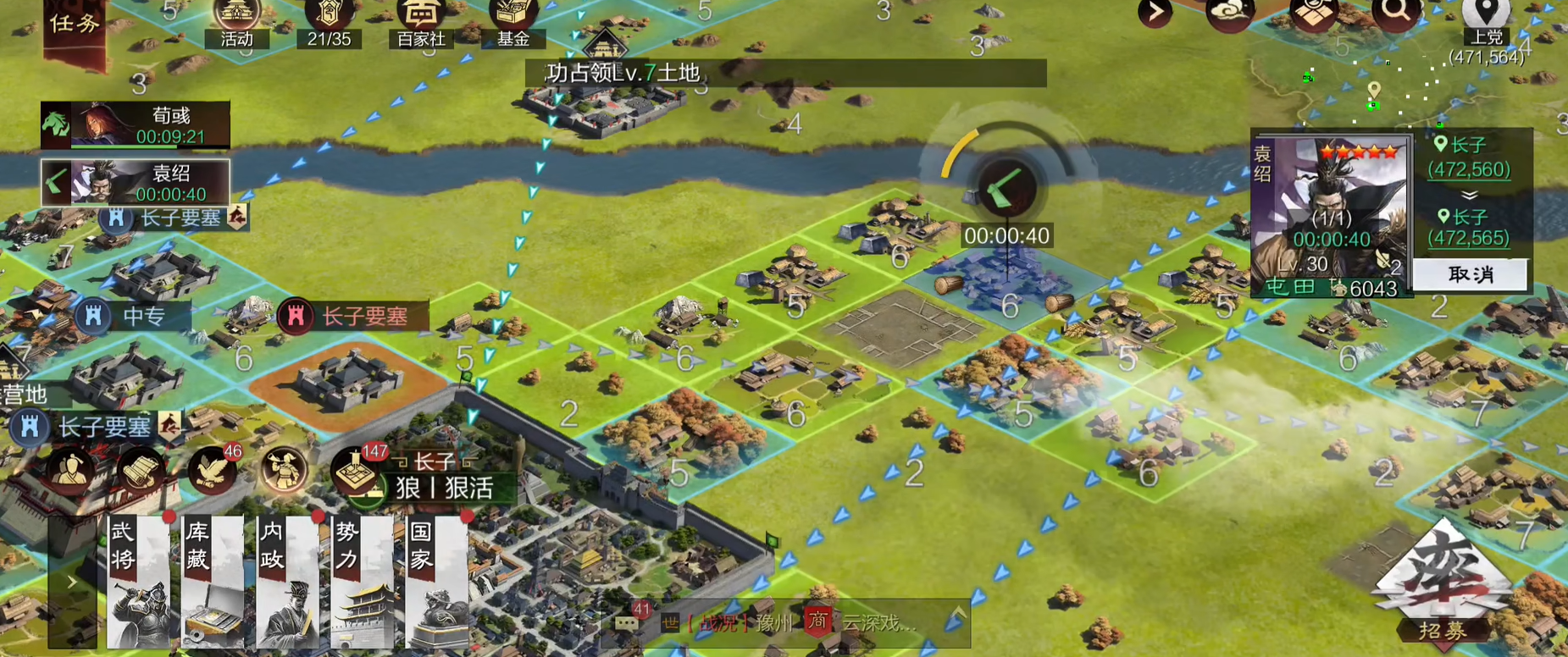Open the dove mail icon
1568x657 pixels.
212,471
